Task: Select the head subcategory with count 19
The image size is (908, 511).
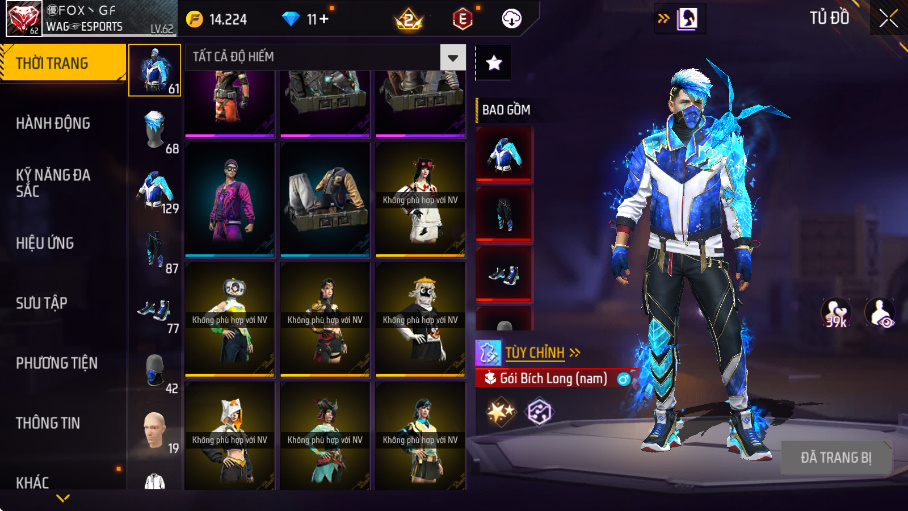Action: point(154,430)
